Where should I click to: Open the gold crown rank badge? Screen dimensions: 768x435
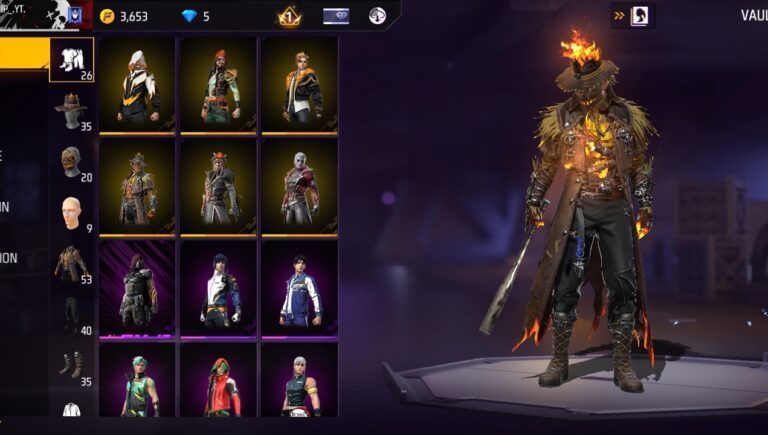pos(289,16)
